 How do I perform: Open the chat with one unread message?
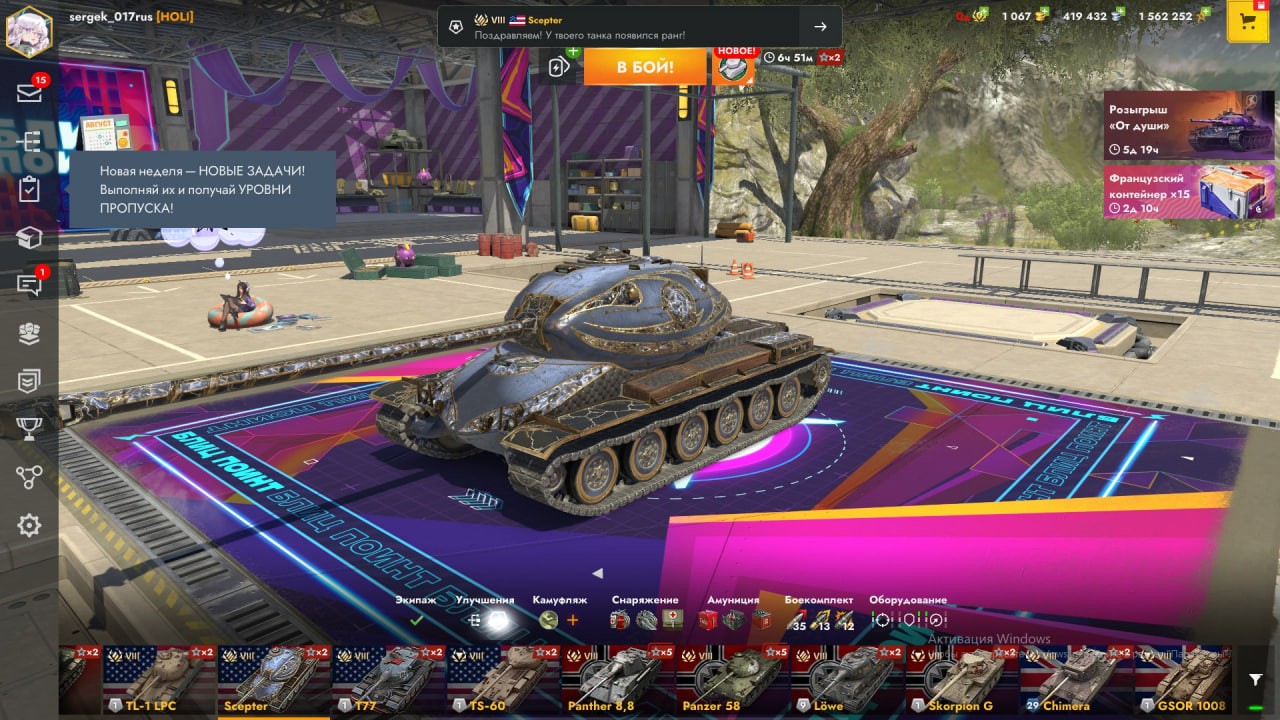tap(29, 285)
